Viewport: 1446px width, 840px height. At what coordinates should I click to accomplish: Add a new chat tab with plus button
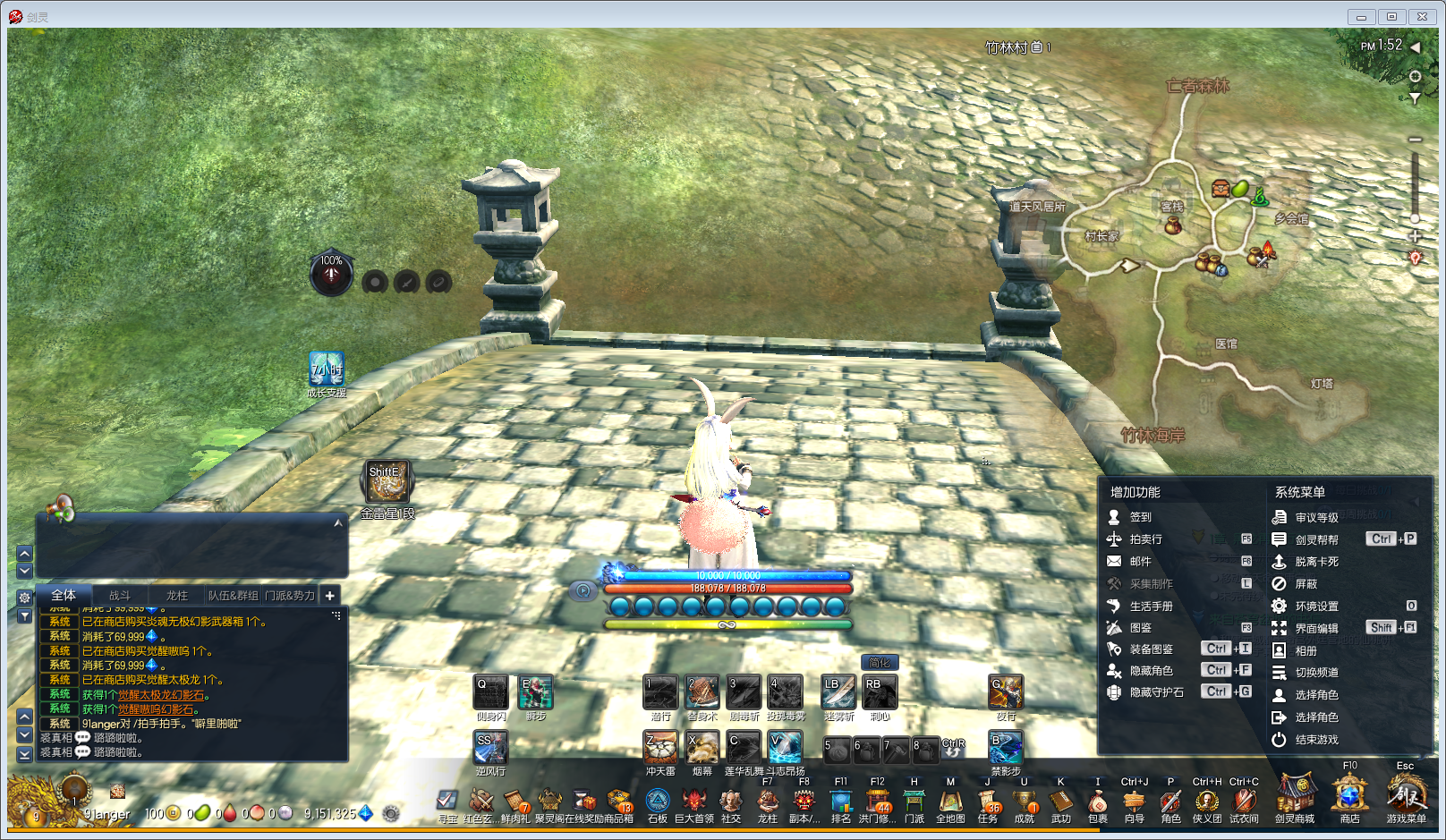330,596
